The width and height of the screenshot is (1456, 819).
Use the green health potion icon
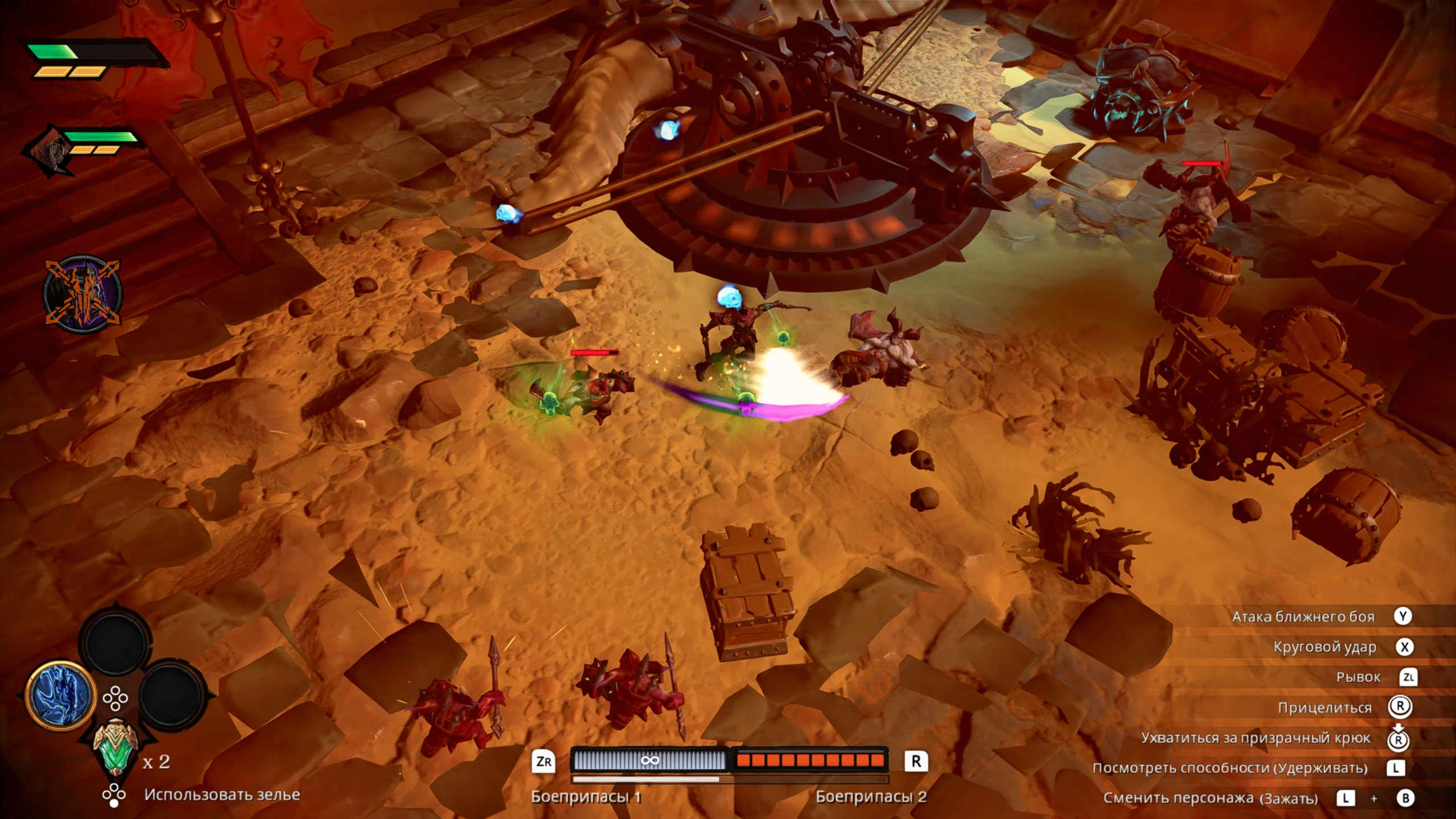tap(115, 747)
